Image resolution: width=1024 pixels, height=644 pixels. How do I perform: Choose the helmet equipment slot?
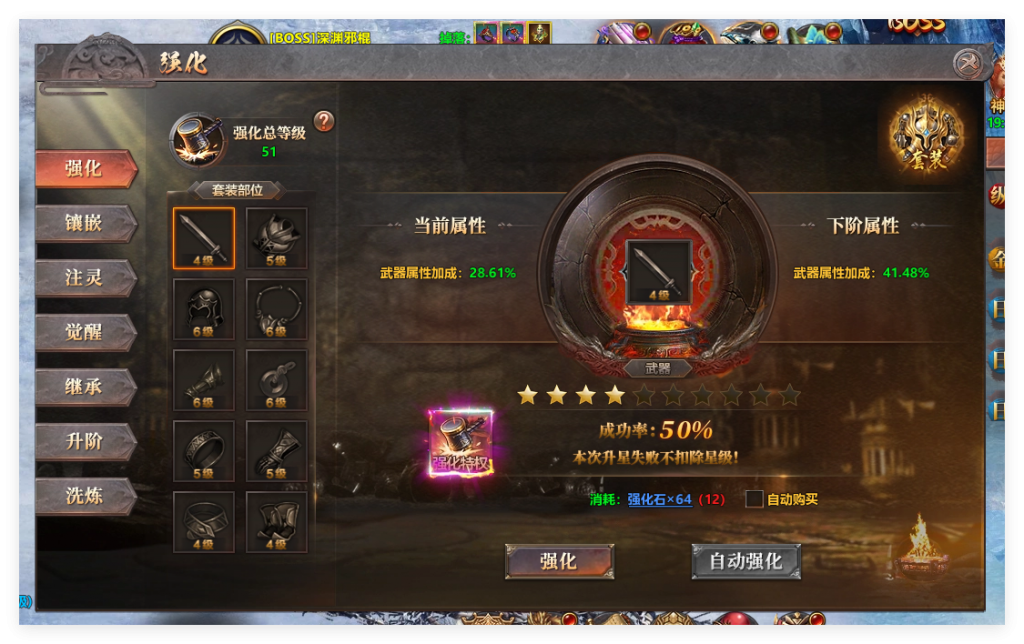(204, 309)
